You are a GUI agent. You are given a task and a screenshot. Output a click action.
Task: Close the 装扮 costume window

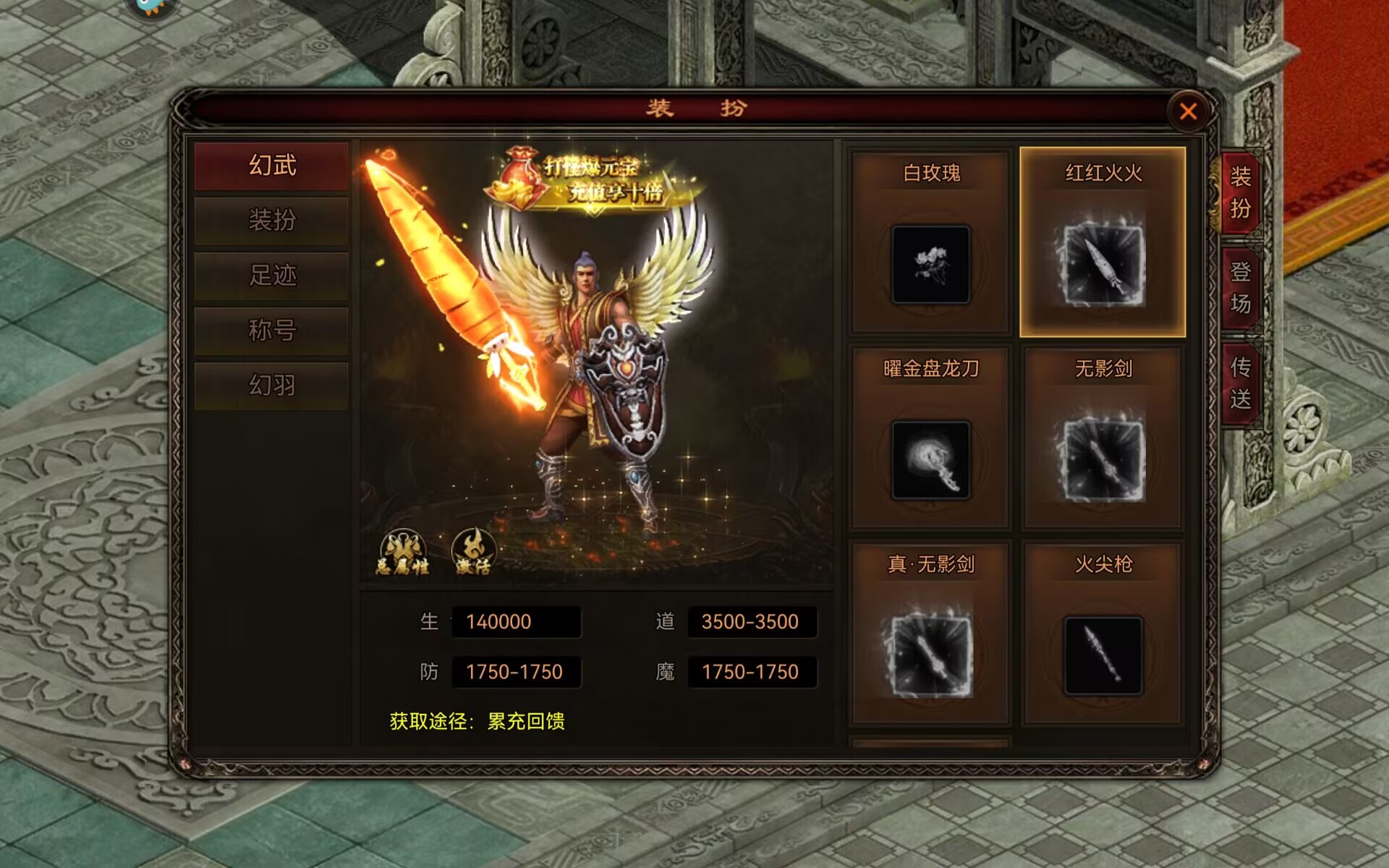1188,112
